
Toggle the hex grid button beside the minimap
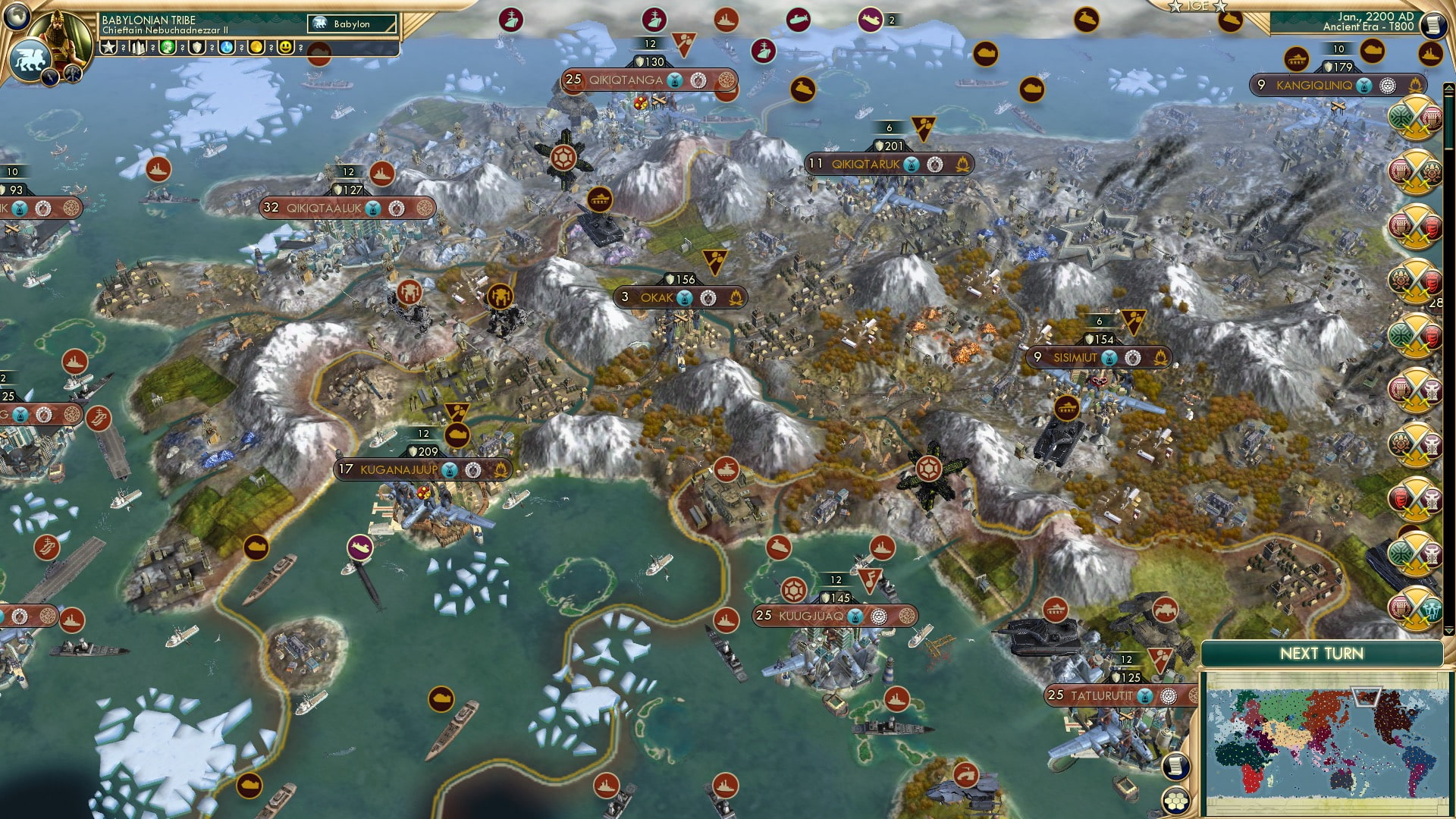[1177, 802]
